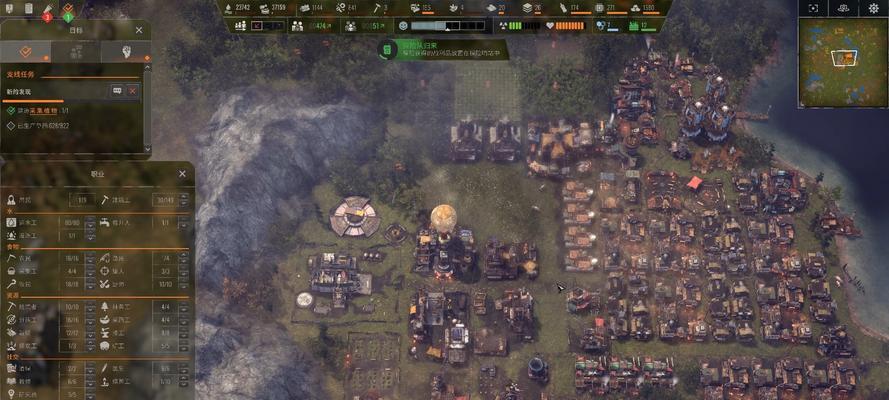This screenshot has width=889, height=400.
Task: Toggle the layers icon above the minimap
Action: (x=842, y=8)
